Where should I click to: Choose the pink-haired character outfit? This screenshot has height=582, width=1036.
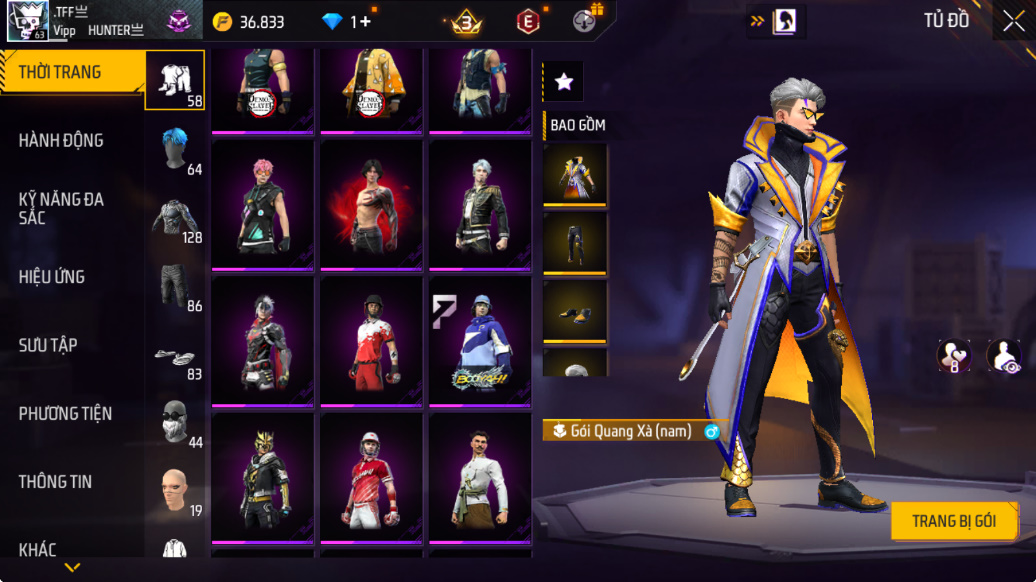263,204
